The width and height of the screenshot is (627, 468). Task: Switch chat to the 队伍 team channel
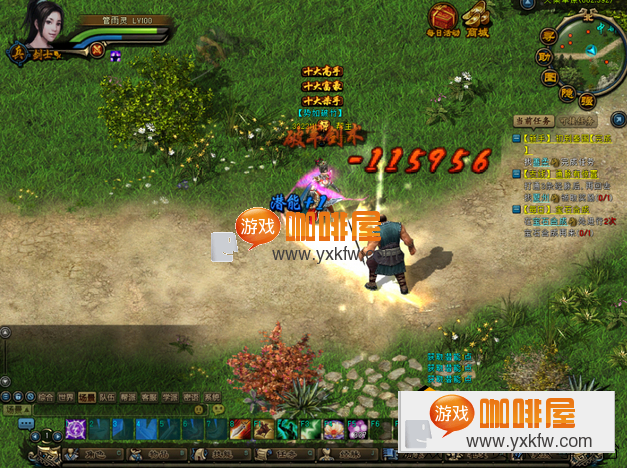pyautogui.click(x=108, y=397)
